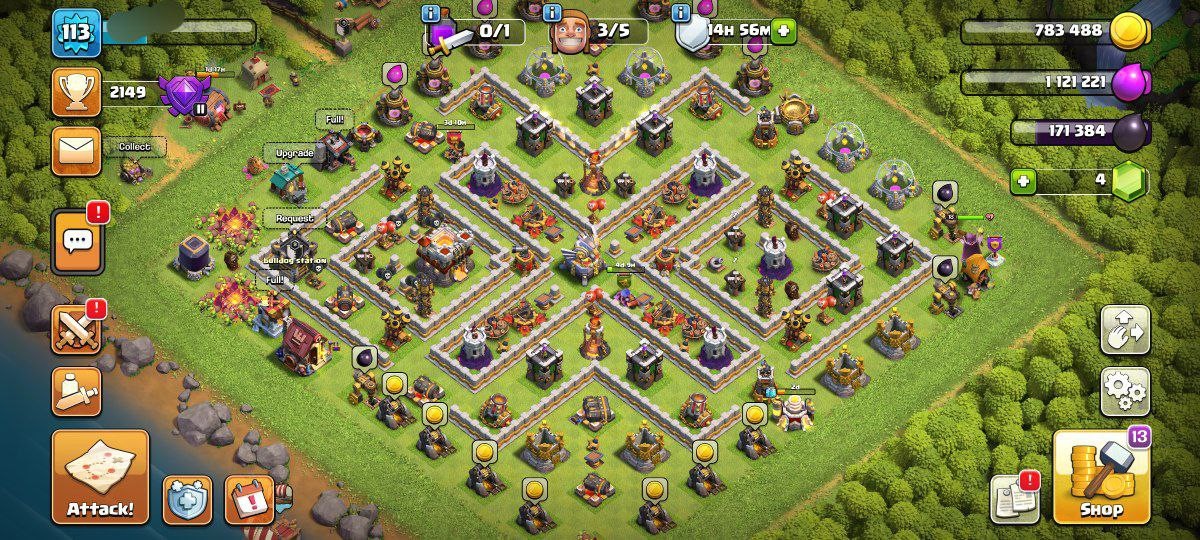The height and width of the screenshot is (540, 1200).
Task: Open the blue shield-plus button
Action: click(188, 499)
